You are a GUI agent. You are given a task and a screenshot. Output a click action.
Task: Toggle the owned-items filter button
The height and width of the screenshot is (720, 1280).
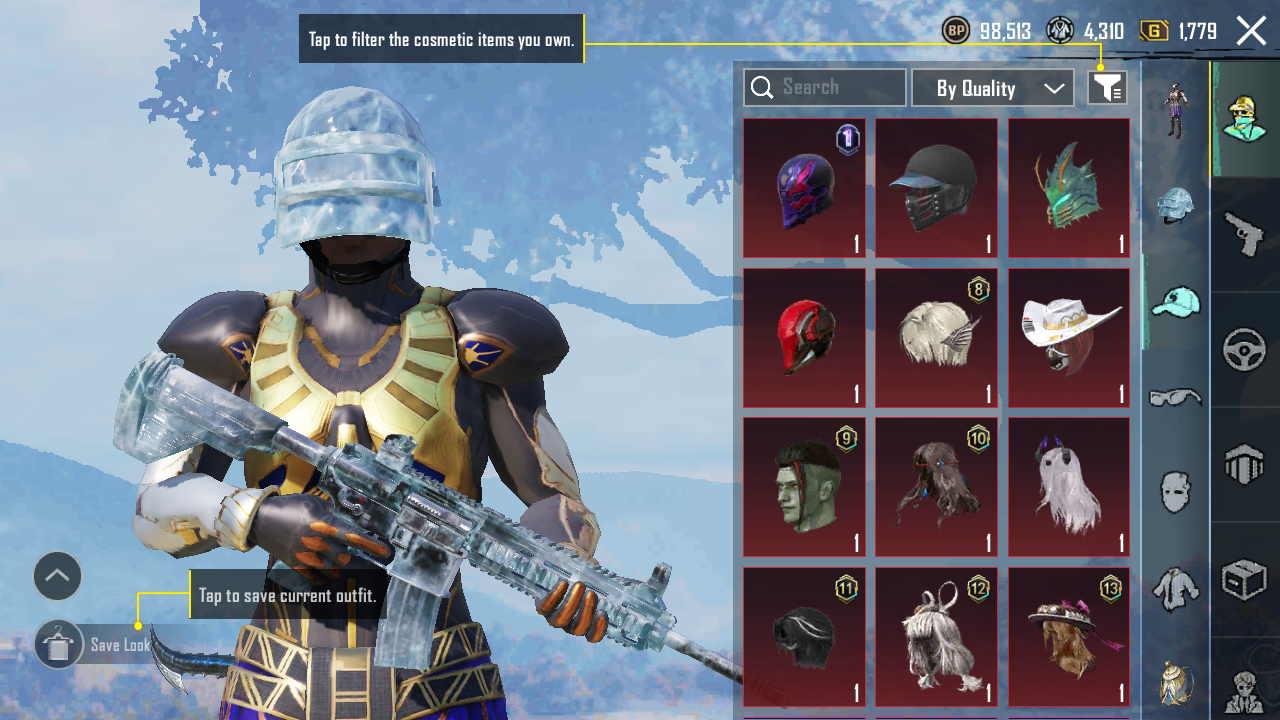coord(1107,88)
